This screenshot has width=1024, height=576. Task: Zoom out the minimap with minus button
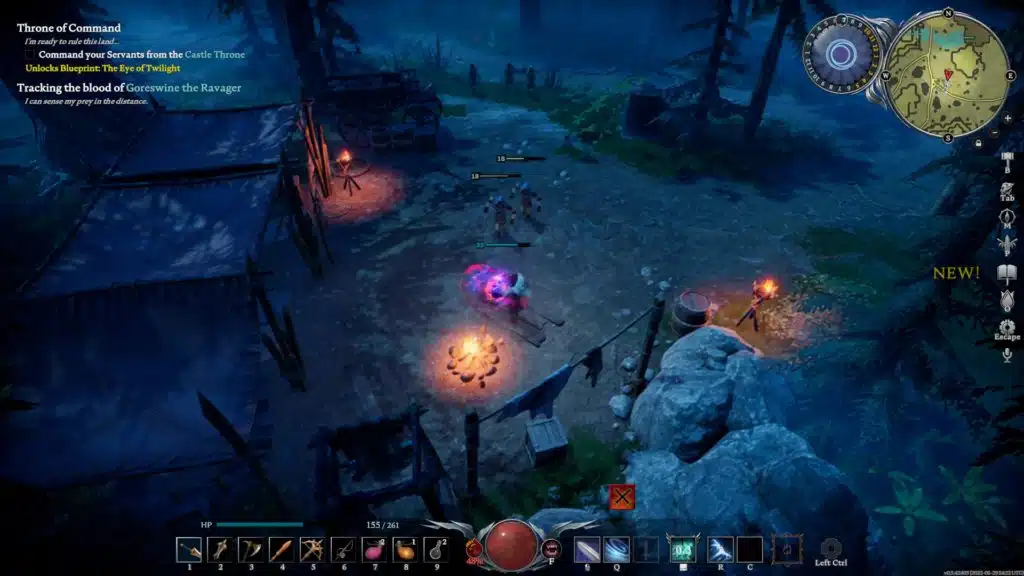992,132
